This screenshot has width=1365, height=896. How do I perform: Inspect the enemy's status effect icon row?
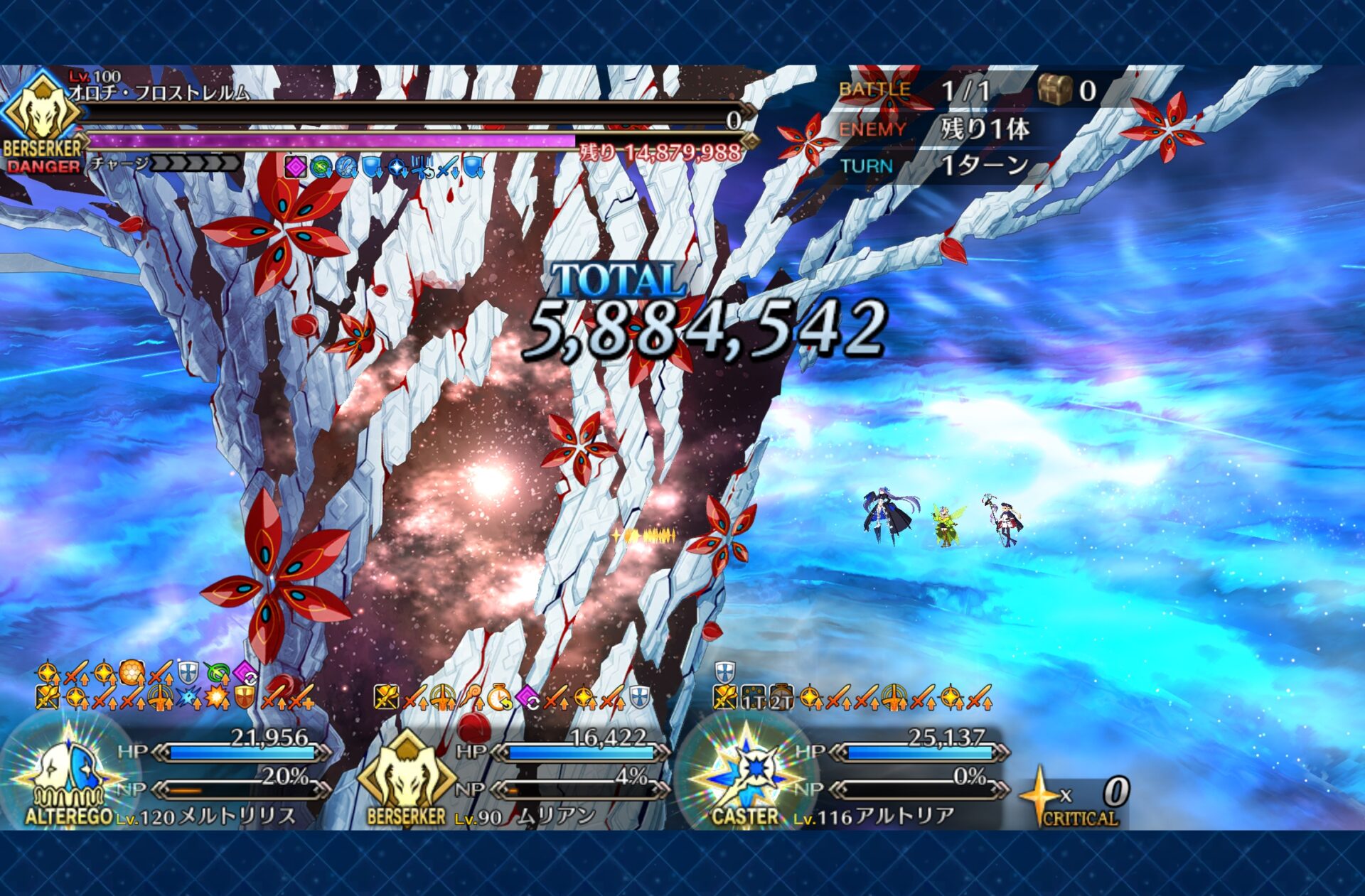pyautogui.click(x=385, y=167)
